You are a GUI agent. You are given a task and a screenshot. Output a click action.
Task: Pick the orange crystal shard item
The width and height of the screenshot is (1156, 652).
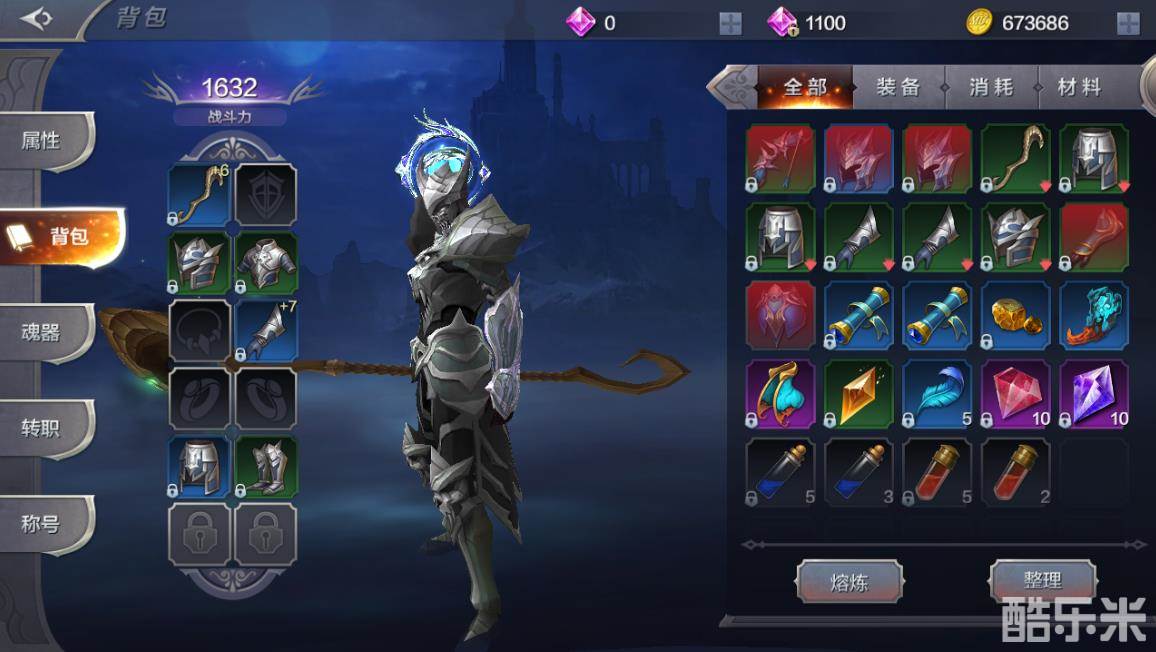(858, 394)
